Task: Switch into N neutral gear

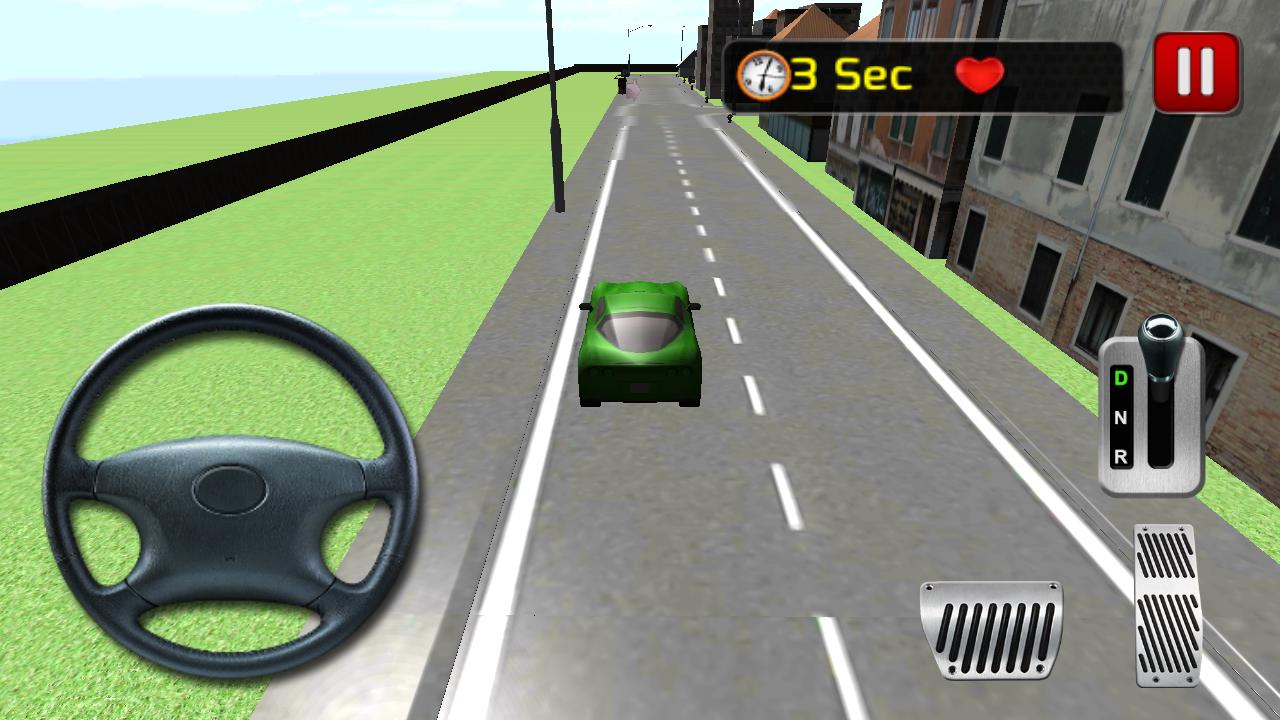Action: (x=1122, y=417)
